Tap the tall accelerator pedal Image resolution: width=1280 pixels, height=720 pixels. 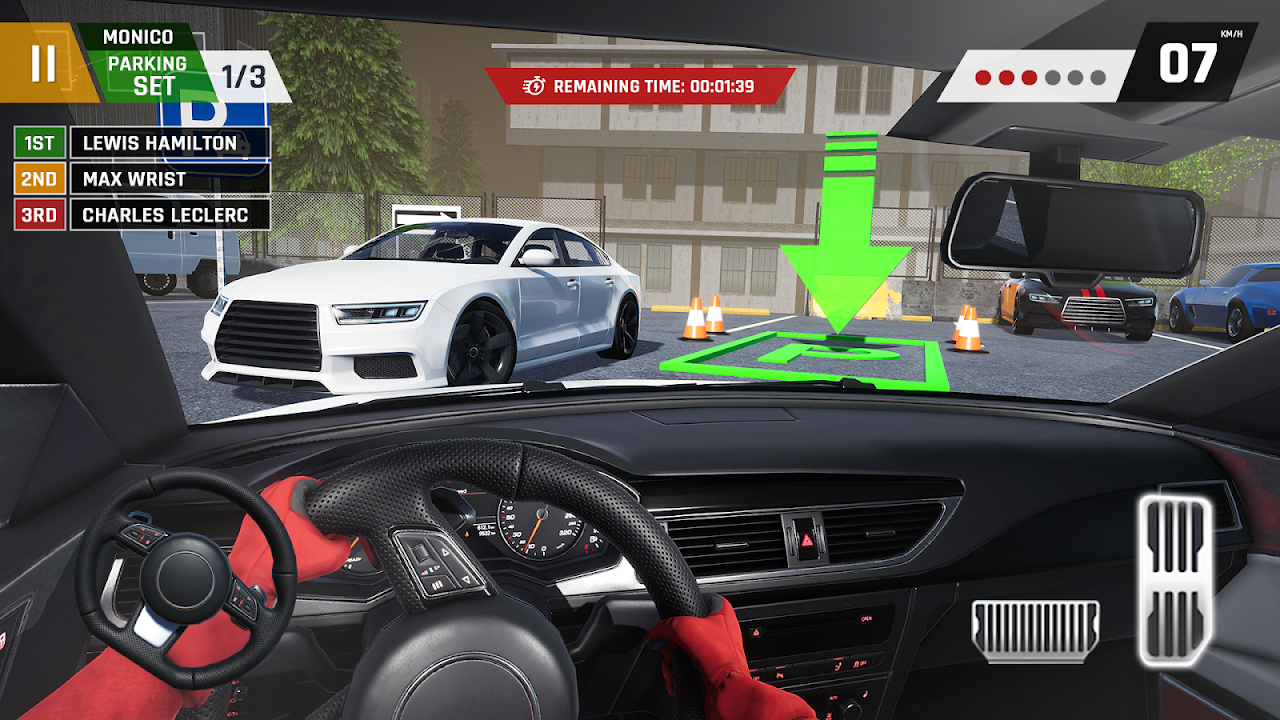(x=1174, y=581)
